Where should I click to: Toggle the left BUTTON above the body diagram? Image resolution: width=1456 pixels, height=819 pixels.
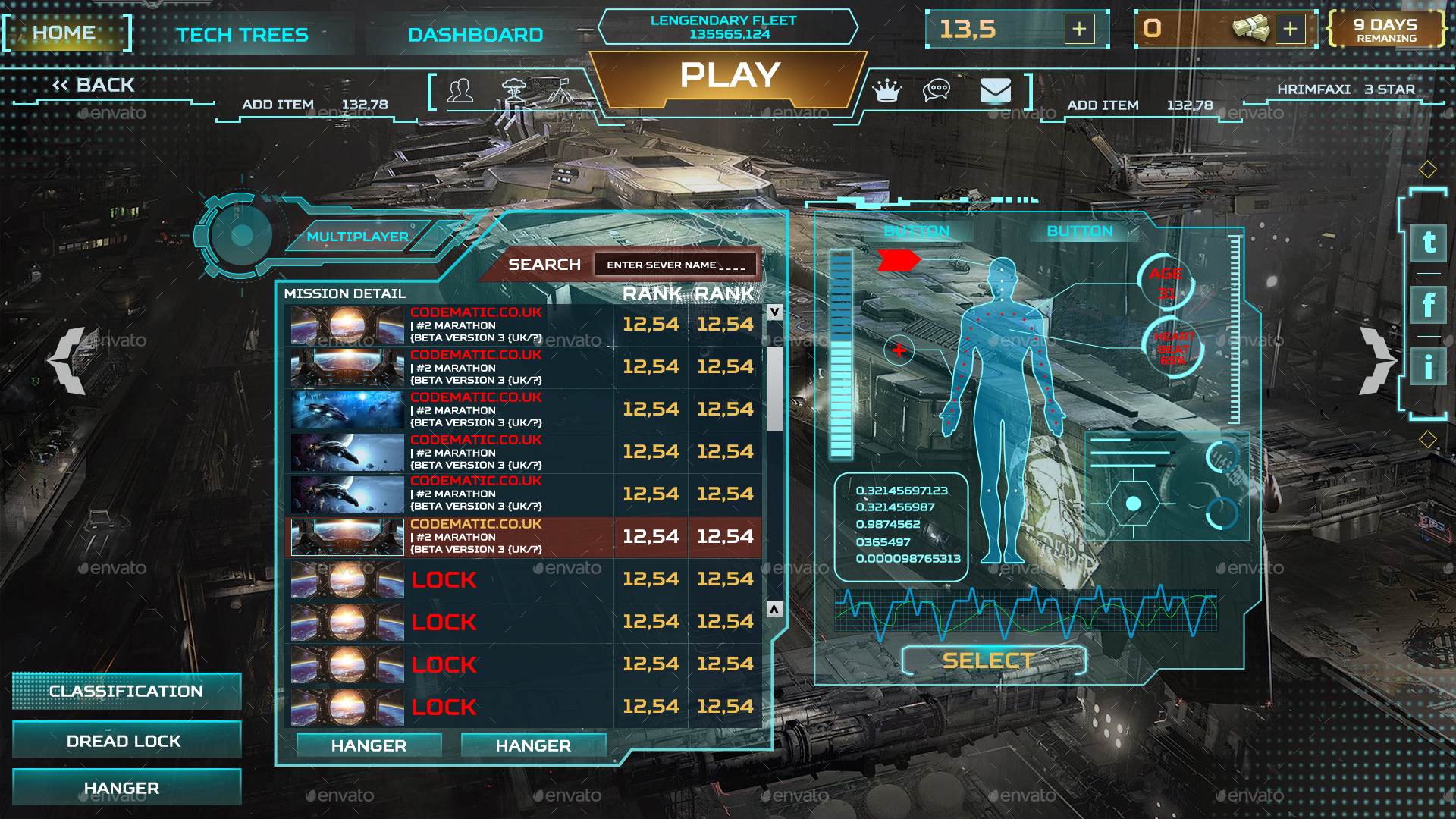click(x=918, y=231)
